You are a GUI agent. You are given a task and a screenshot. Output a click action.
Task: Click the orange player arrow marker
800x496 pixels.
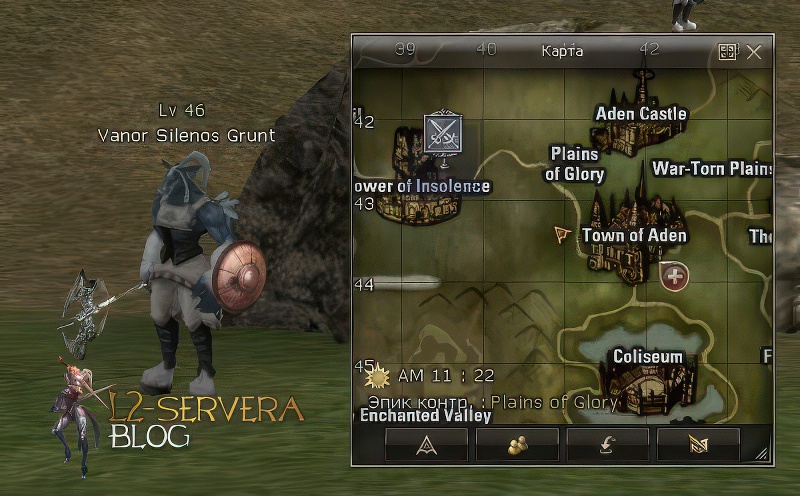click(563, 235)
